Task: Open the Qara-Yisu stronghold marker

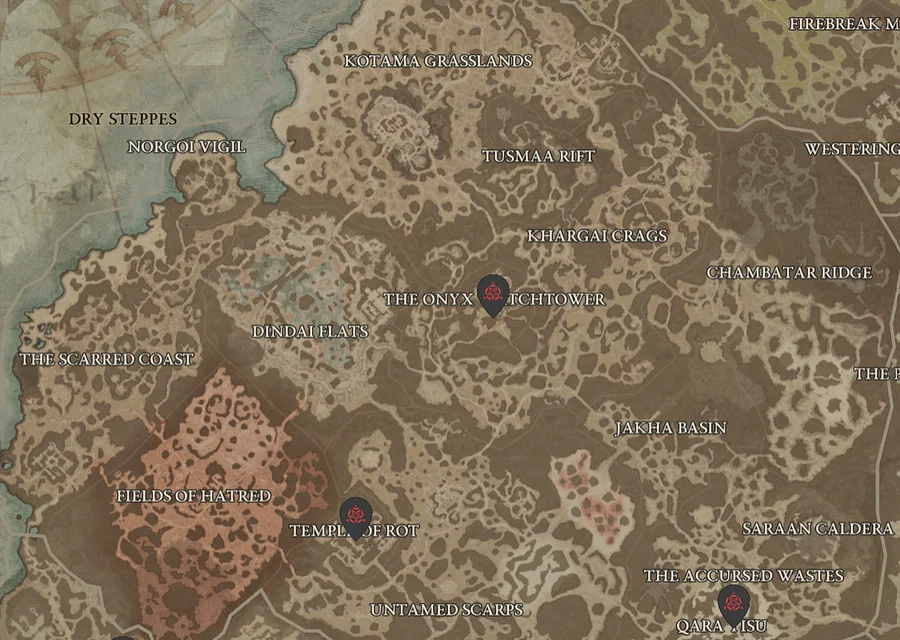Action: [733, 604]
